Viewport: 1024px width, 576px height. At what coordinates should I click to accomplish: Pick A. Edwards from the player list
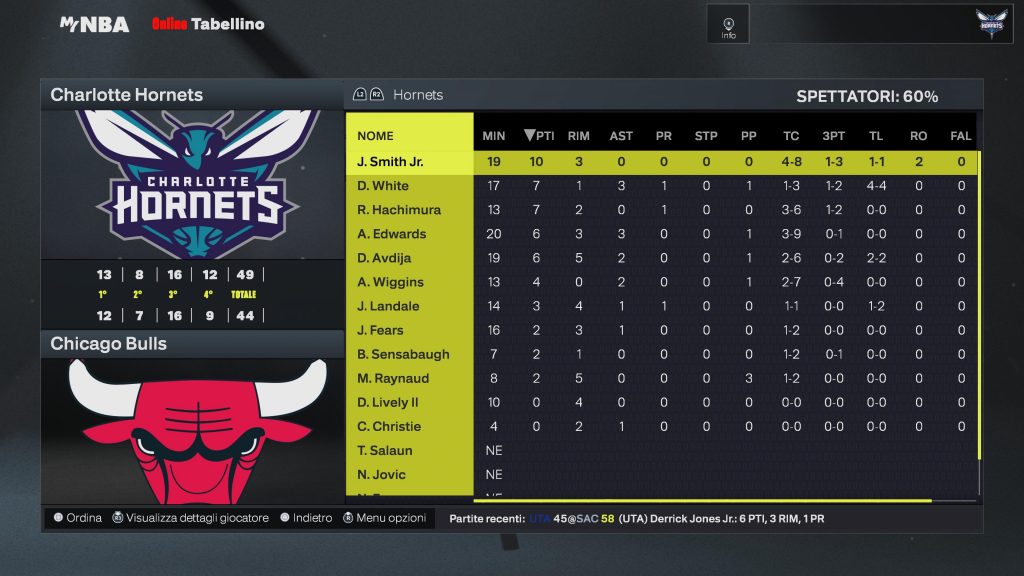(x=392, y=234)
